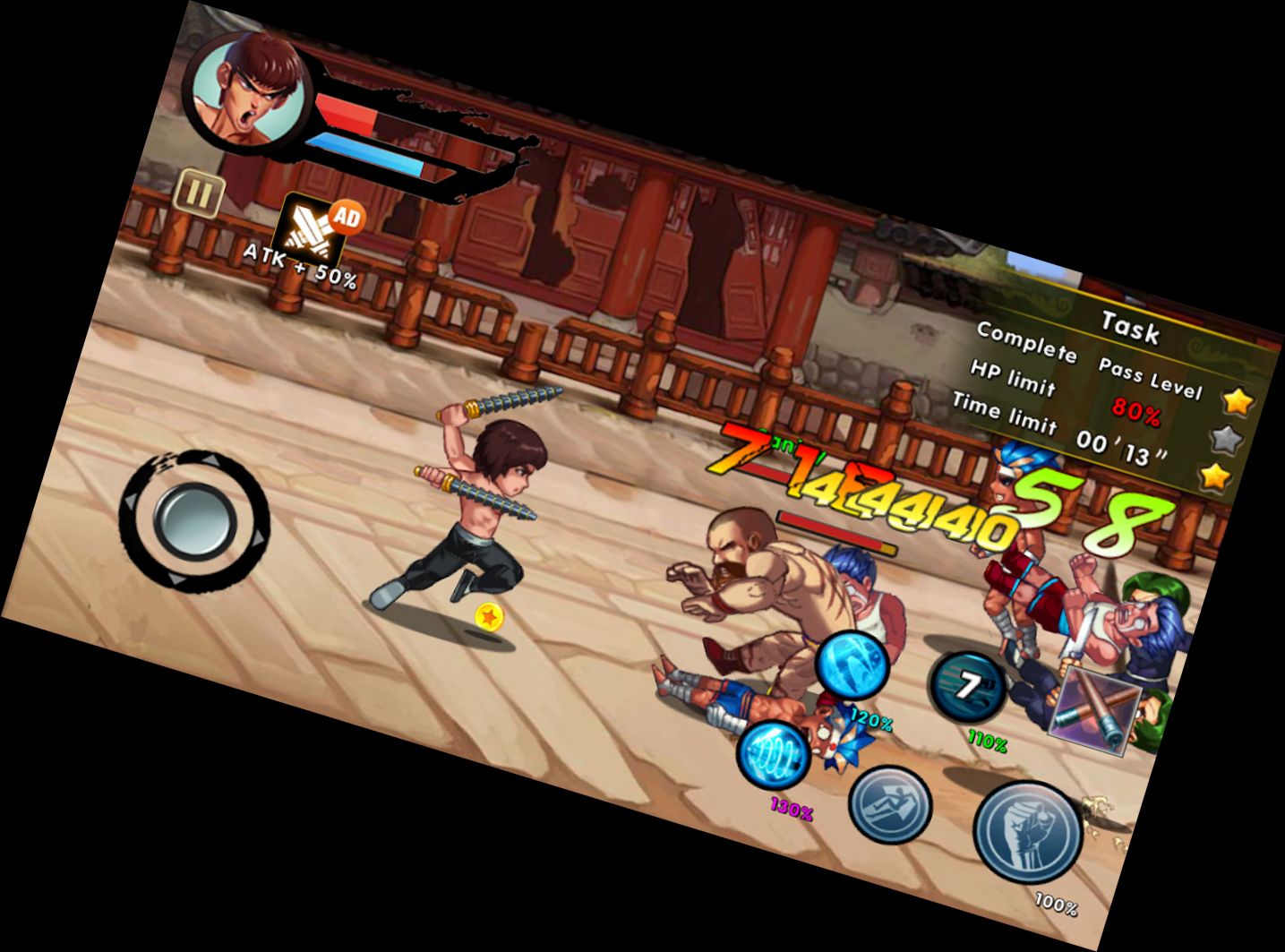The width and height of the screenshot is (1285, 952).
Task: Trigger the dash-kick dodge button
Action: click(x=889, y=803)
